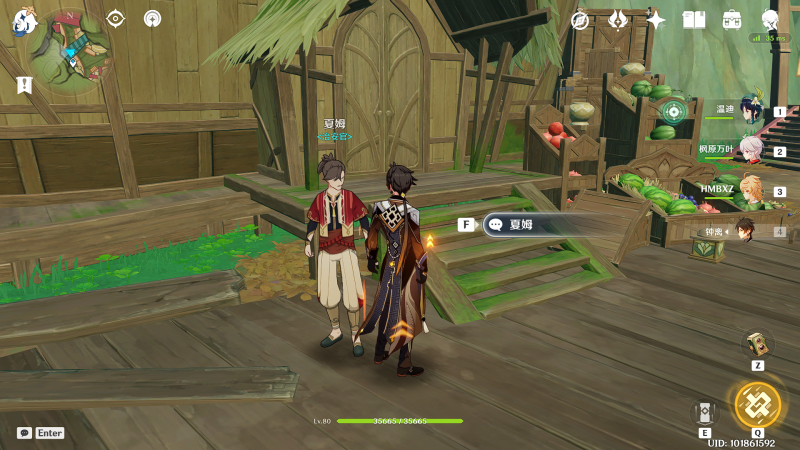Switch to party member HMBXZ
This screenshot has height=450, width=800.
(x=750, y=191)
